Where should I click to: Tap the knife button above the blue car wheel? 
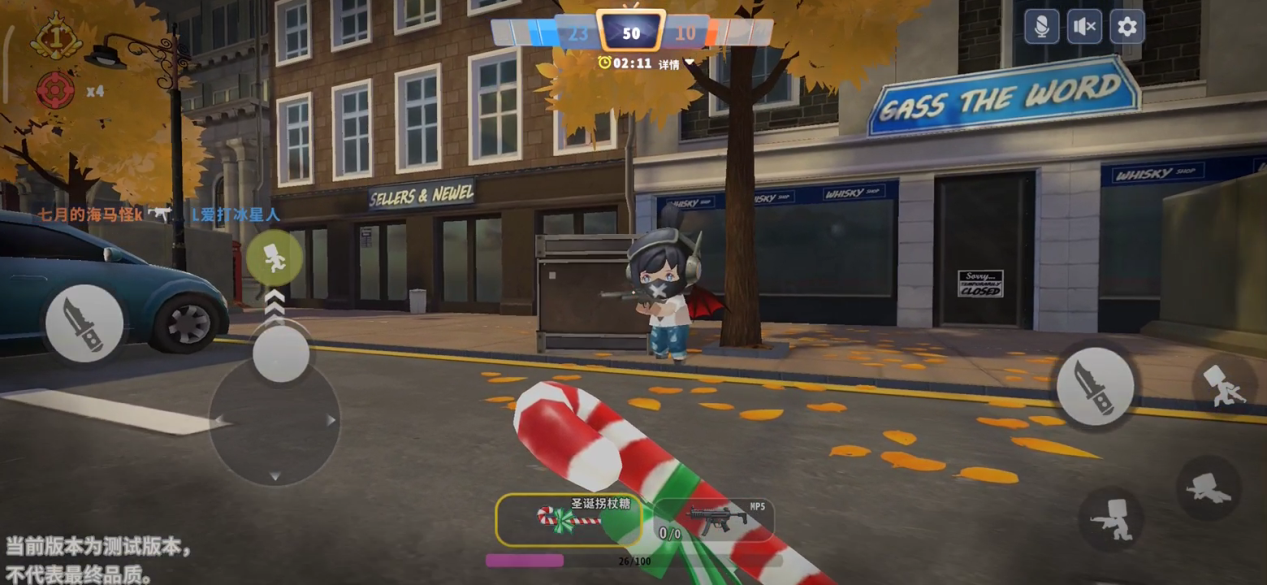click(x=84, y=323)
